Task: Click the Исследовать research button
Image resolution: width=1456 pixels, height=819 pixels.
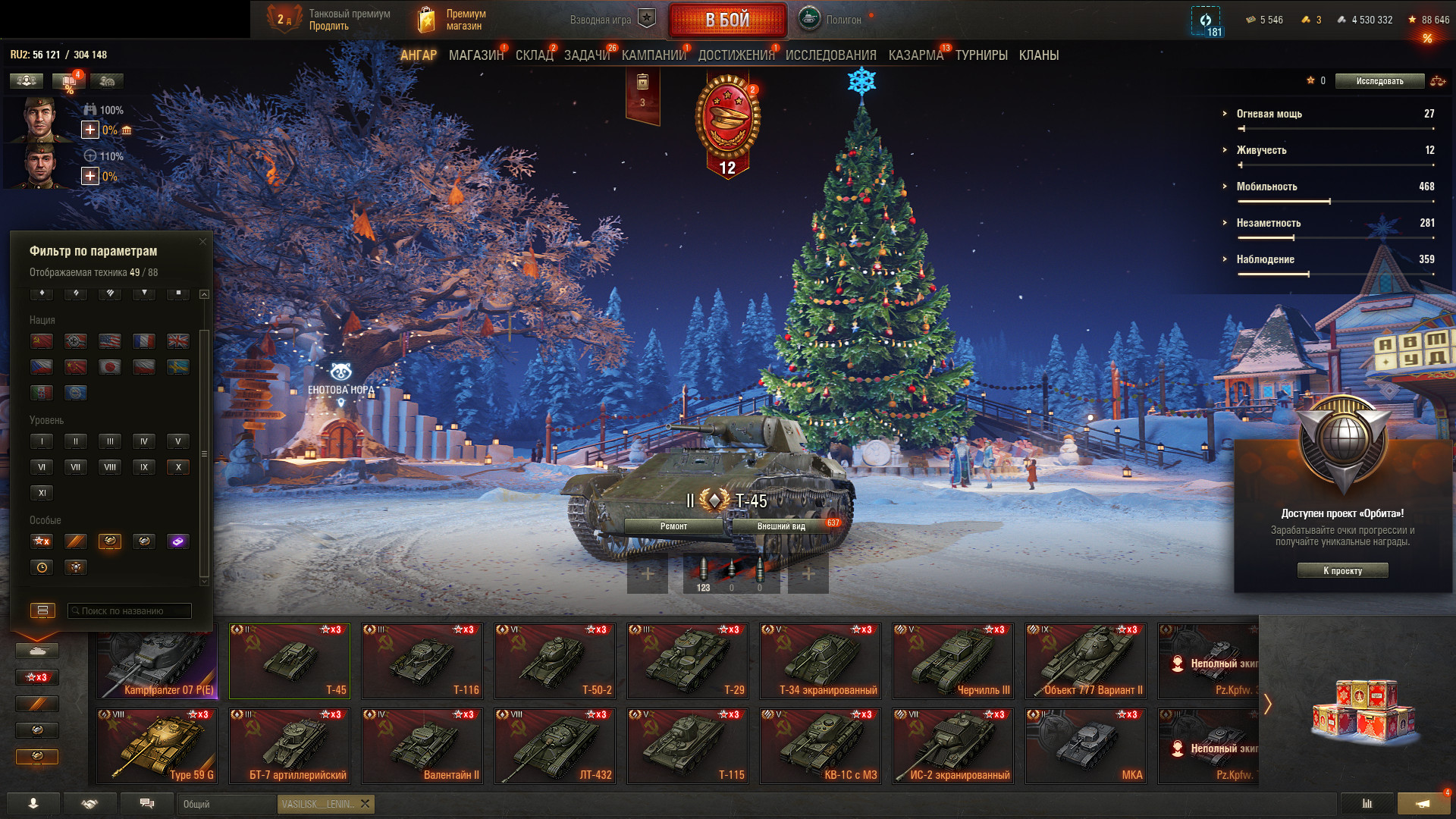Action: pyautogui.click(x=1379, y=81)
